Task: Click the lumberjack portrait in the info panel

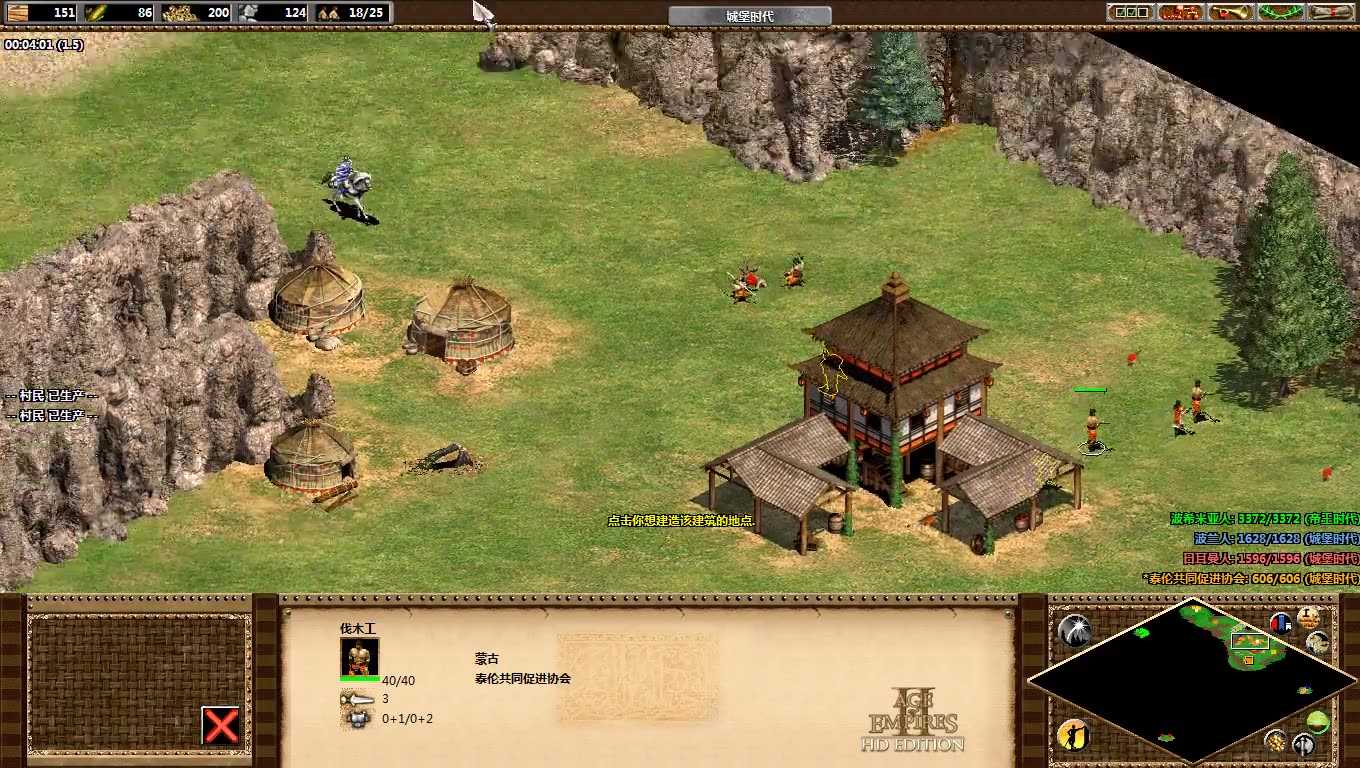Action: (x=360, y=657)
